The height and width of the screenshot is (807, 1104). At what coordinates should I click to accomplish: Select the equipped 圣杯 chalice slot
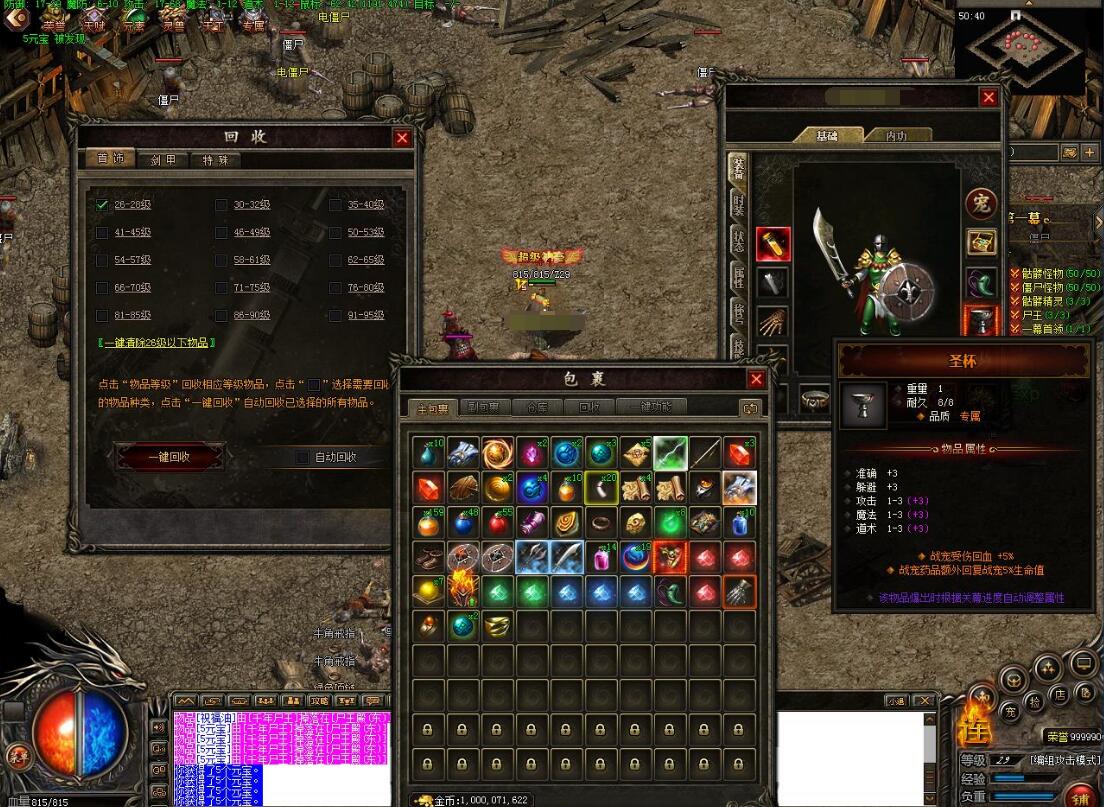981,322
